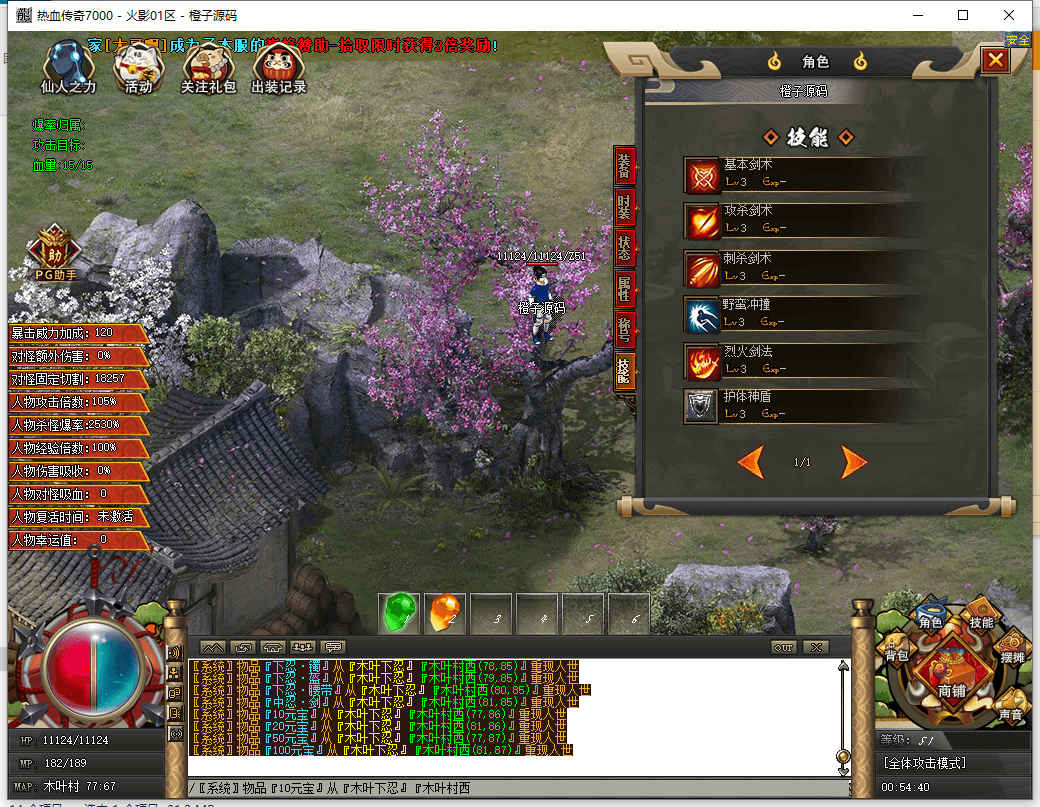This screenshot has width=1040, height=807.
Task: Open the 背包 backpack button
Action: tap(896, 651)
